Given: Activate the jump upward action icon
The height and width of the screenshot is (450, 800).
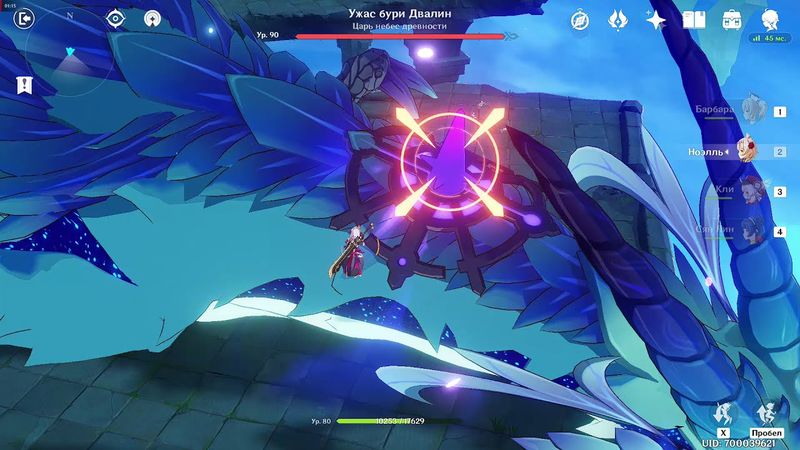Looking at the screenshot, I should (768, 412).
